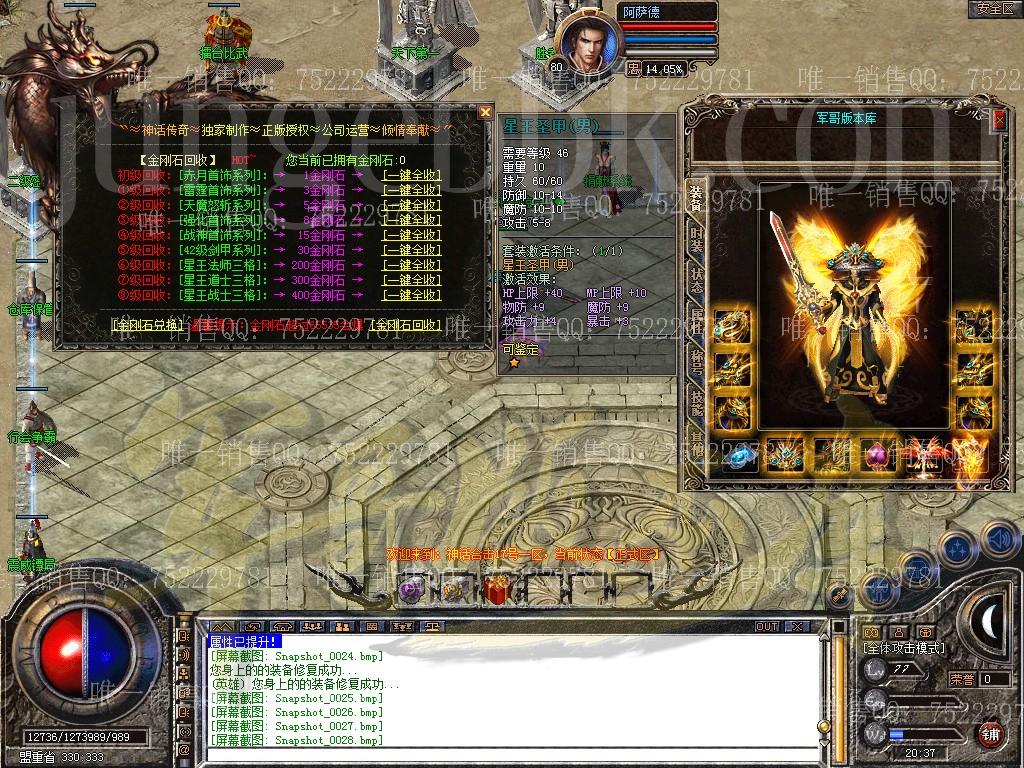Click the speaker sound button
Image resolution: width=1024 pixels, height=768 pixels.
pos(998,540)
